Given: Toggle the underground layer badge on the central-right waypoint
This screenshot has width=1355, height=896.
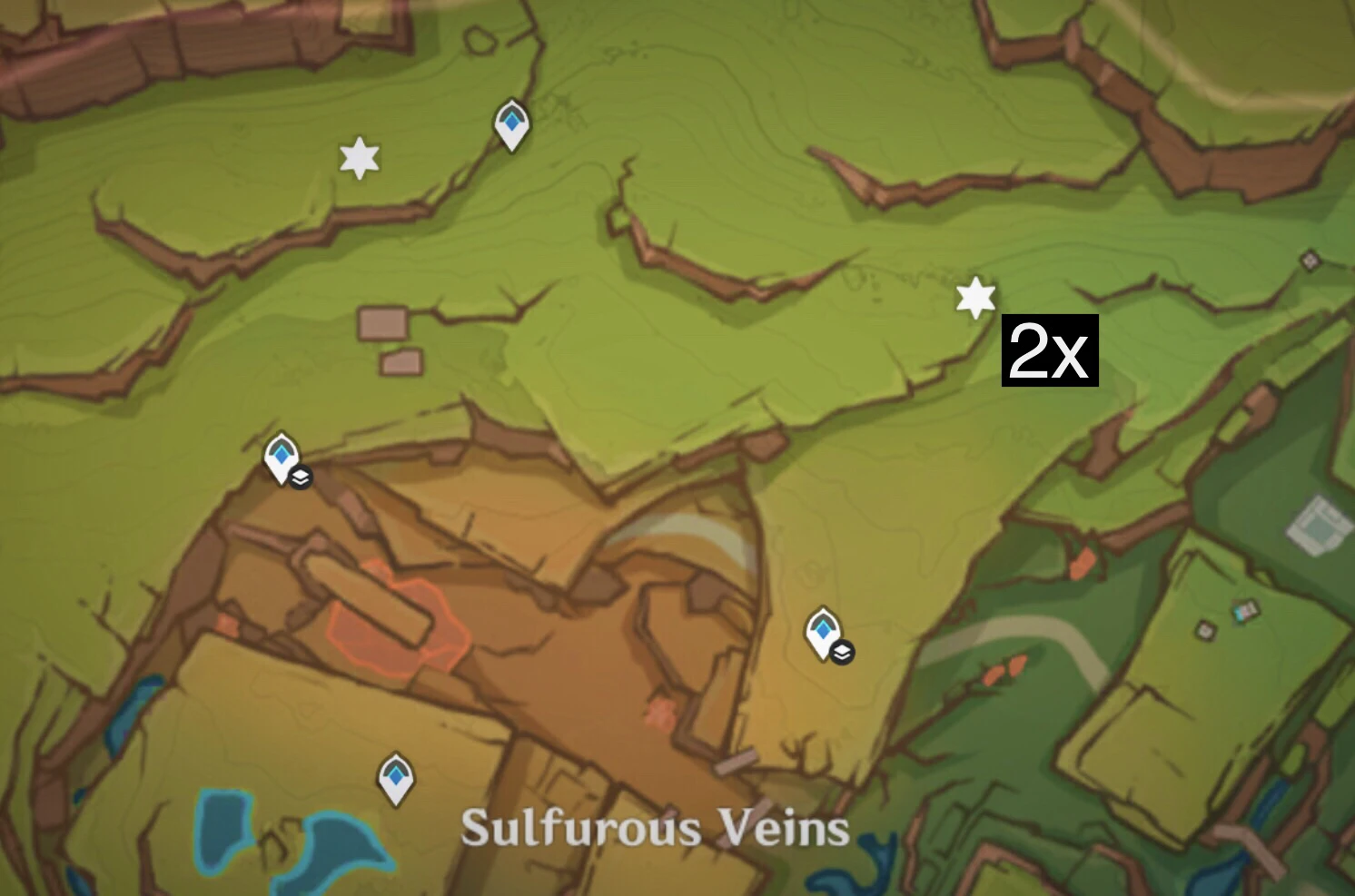Looking at the screenshot, I should point(841,651).
